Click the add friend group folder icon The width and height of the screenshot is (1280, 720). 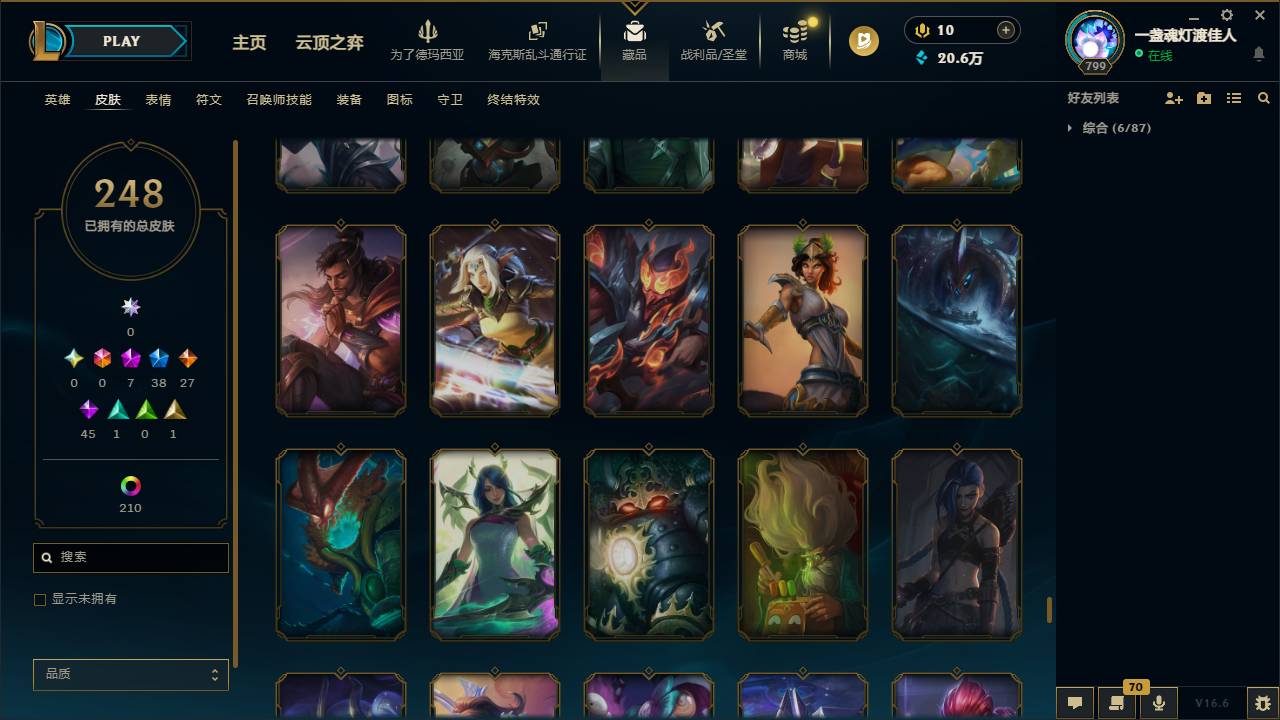[x=1202, y=97]
